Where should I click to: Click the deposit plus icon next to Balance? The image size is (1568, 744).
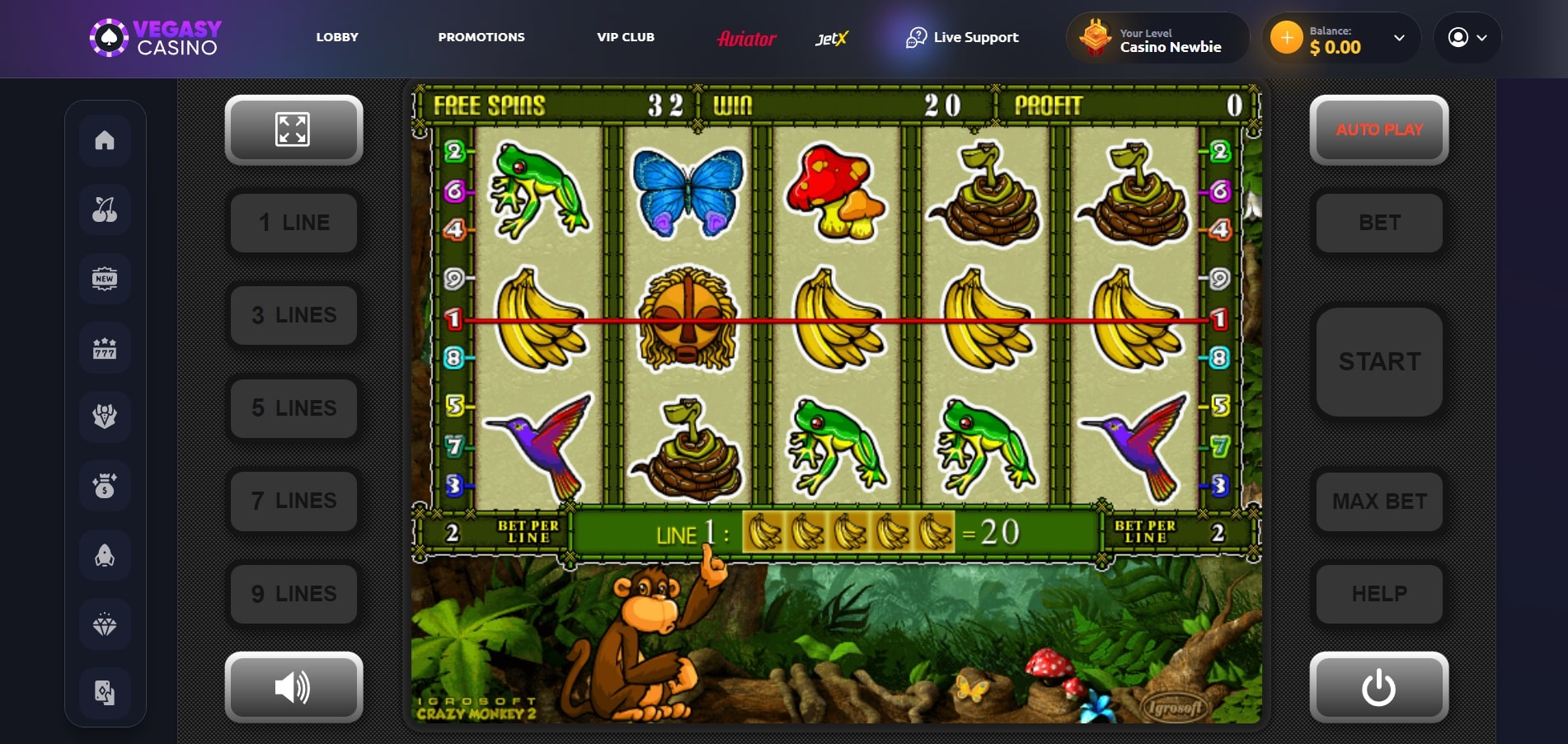point(1287,37)
